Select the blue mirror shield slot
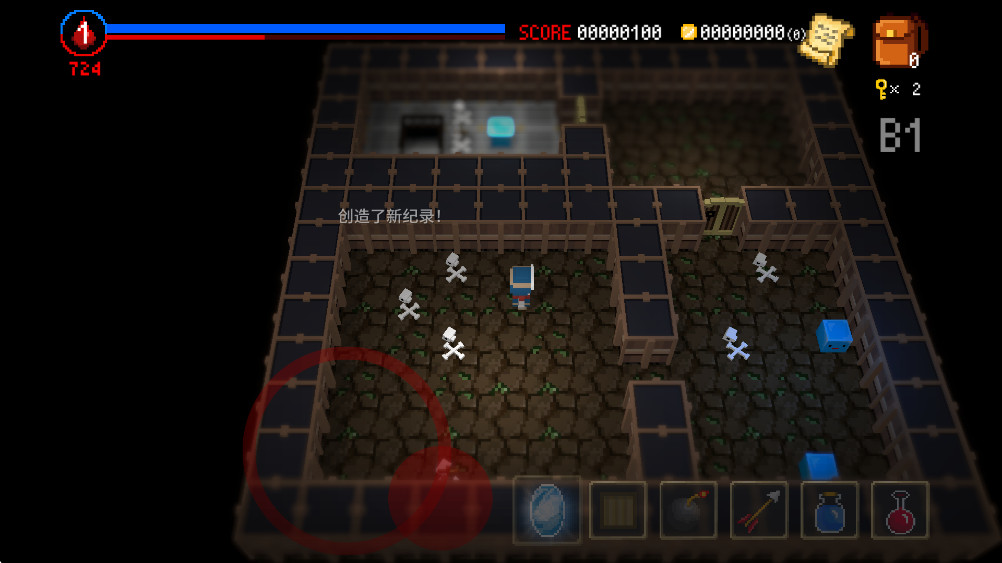The height and width of the screenshot is (563, 1002). click(x=547, y=509)
